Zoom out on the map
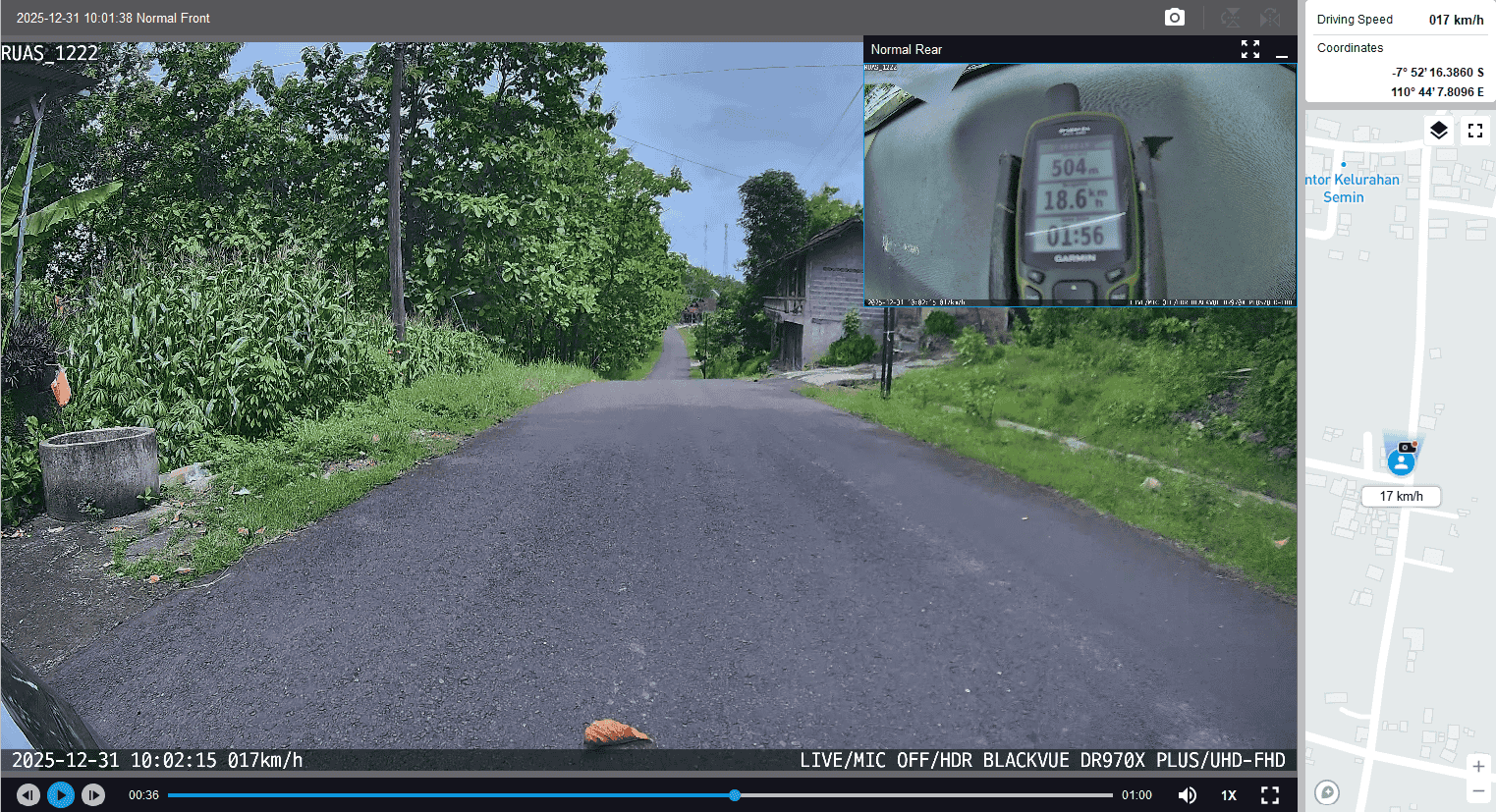This screenshot has height=812, width=1496. (x=1478, y=791)
